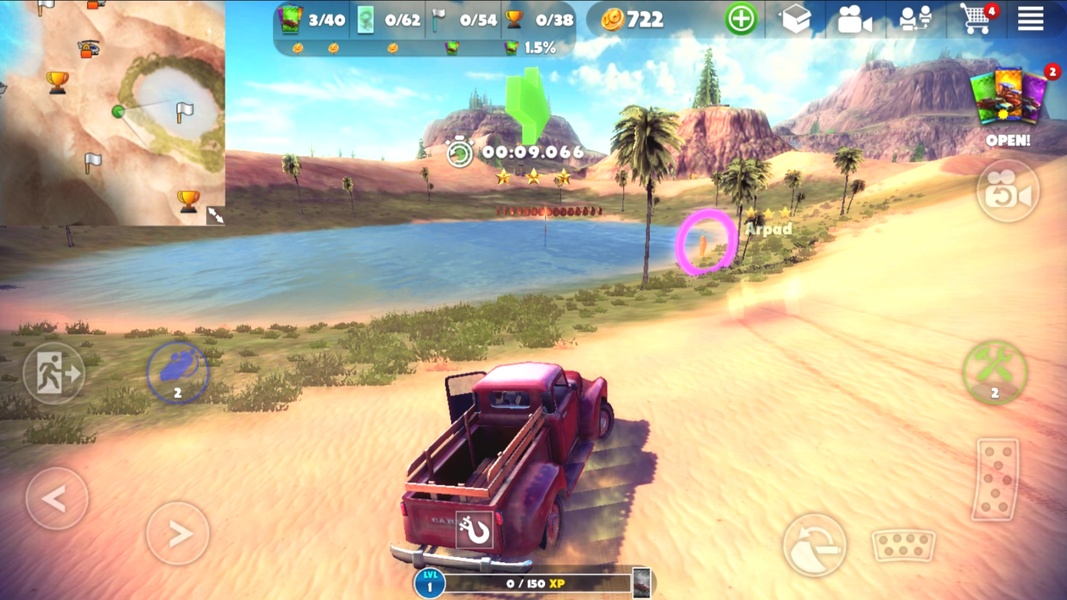The height and width of the screenshot is (600, 1067).
Task: Open the shopping cart store
Action: click(976, 18)
